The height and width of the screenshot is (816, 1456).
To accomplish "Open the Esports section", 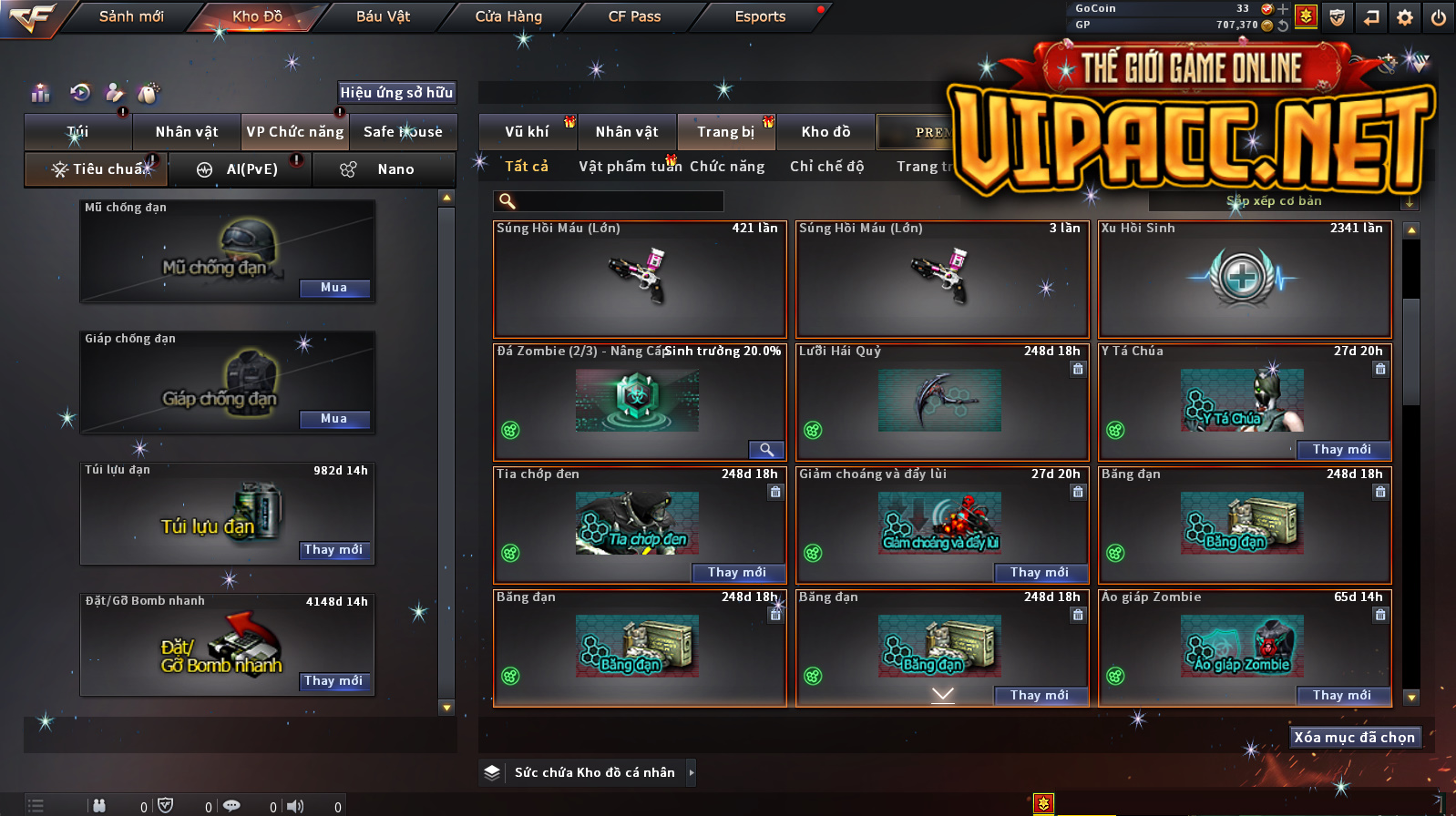I will 760,16.
